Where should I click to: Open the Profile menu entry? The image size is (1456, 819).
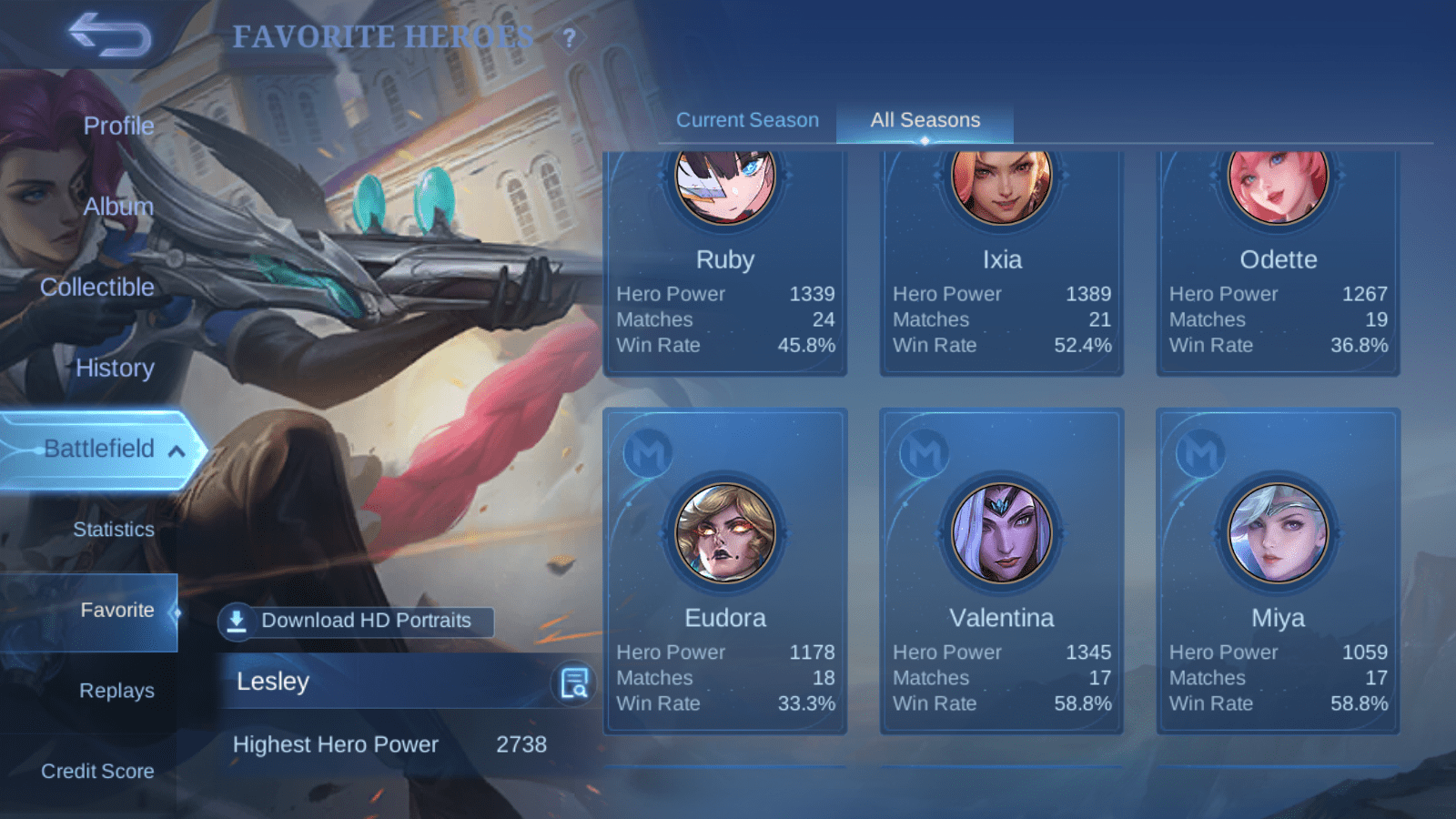[118, 126]
